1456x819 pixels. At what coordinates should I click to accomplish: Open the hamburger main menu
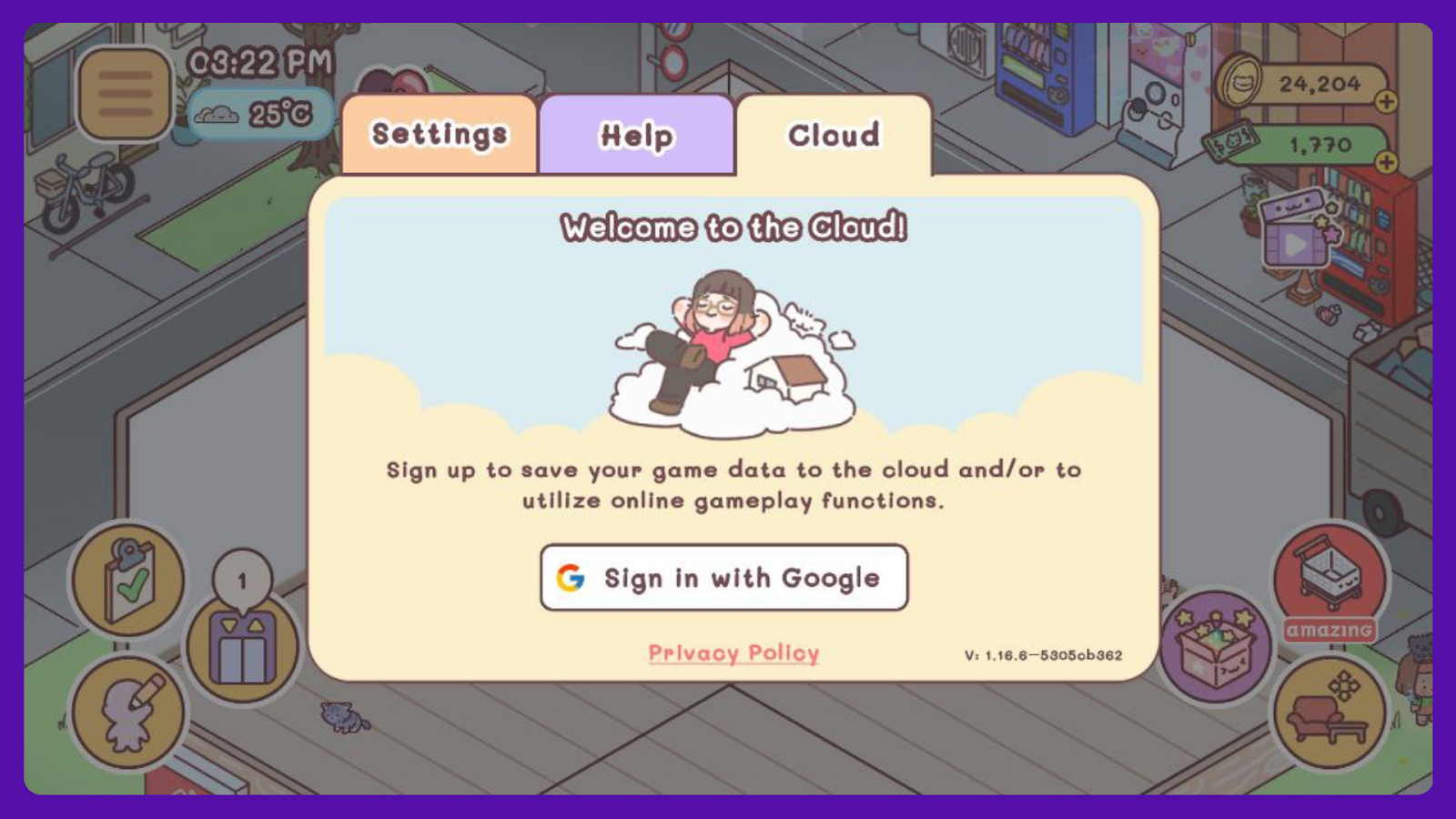(x=126, y=94)
